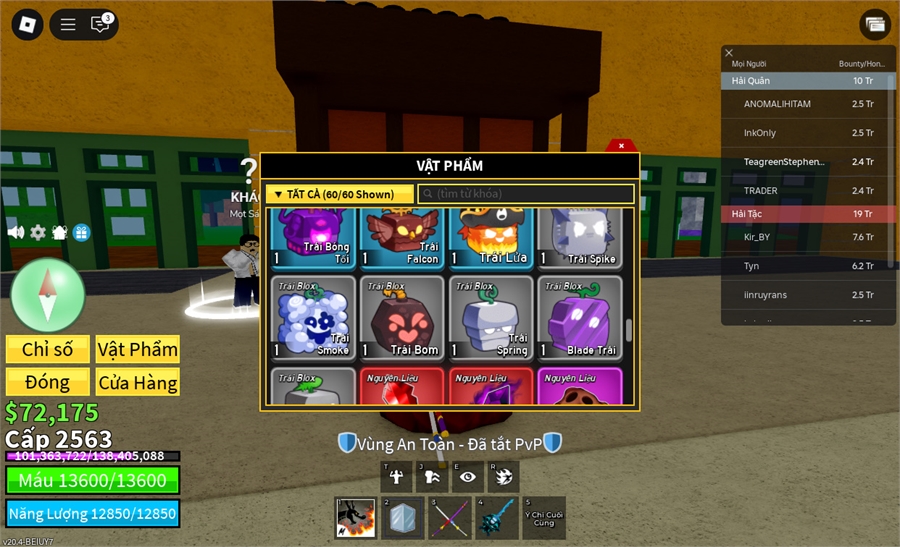Image resolution: width=900 pixels, height=547 pixels.
Task: Click the Vật Phẩm inventory button
Action: (138, 349)
